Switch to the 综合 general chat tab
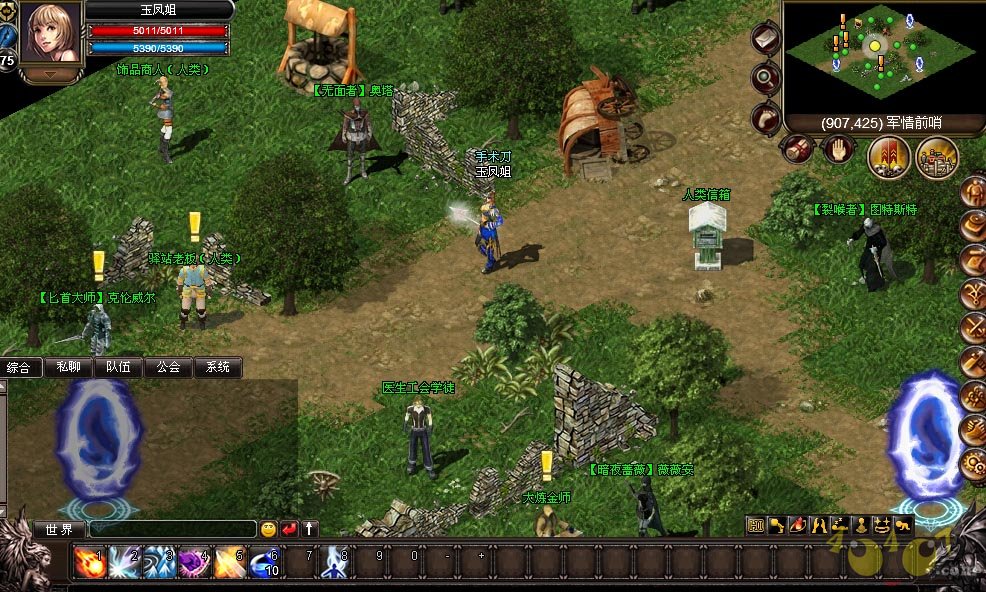This screenshot has height=592, width=986. point(20,367)
